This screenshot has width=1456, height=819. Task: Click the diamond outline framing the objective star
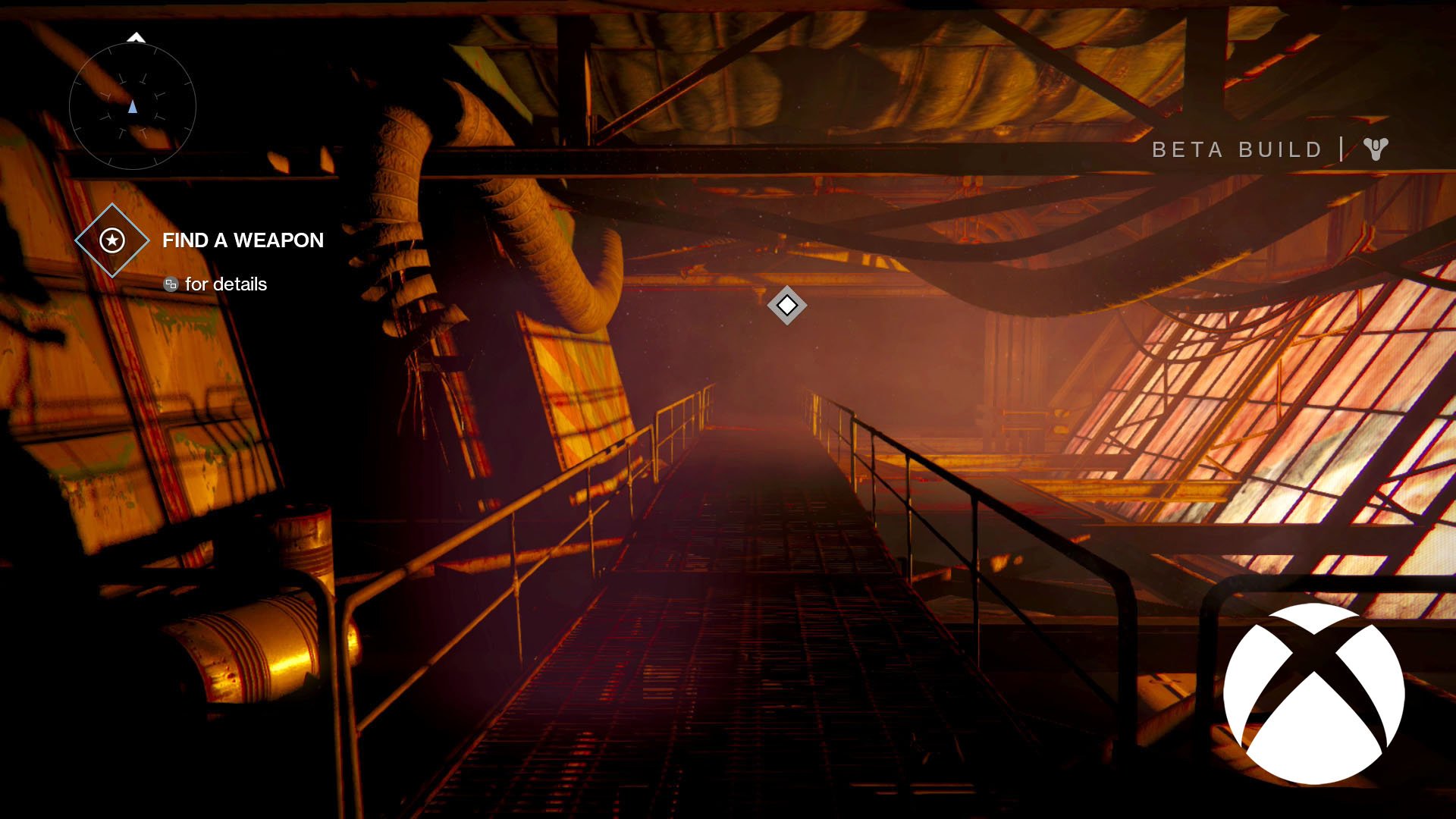tap(111, 240)
